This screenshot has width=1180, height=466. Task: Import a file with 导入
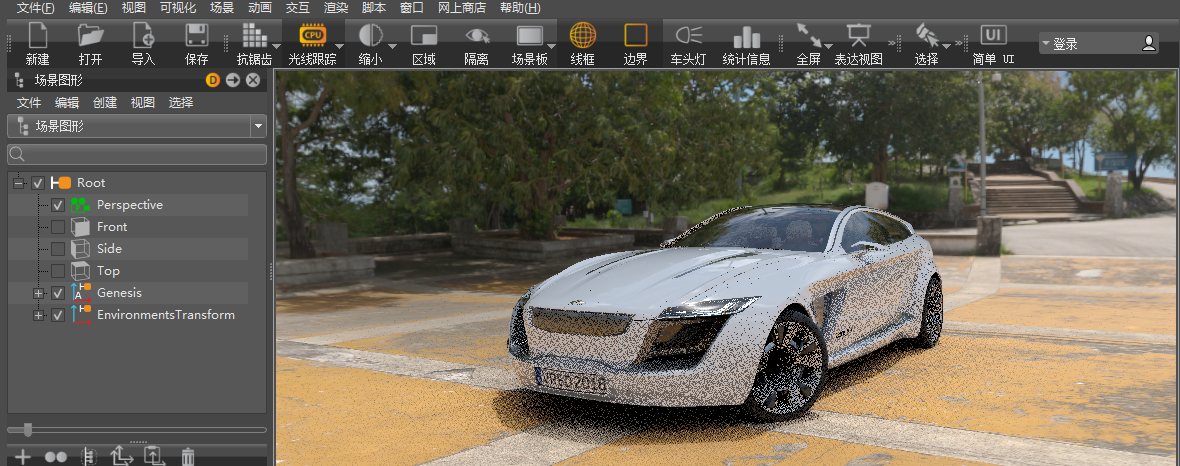[143, 44]
